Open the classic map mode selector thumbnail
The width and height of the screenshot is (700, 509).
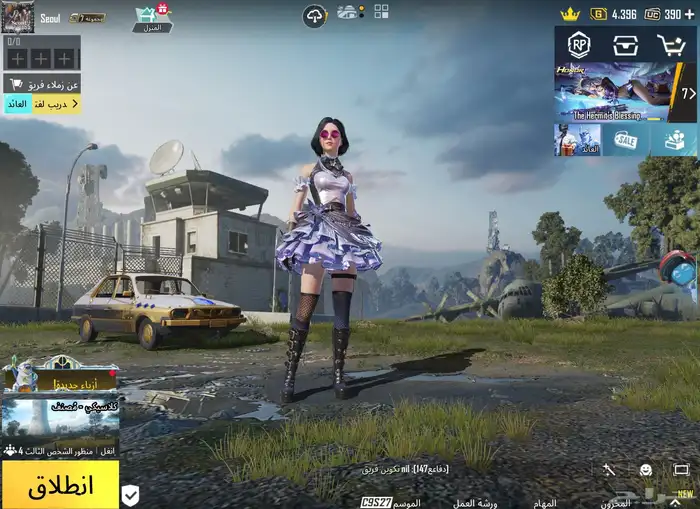[60, 421]
